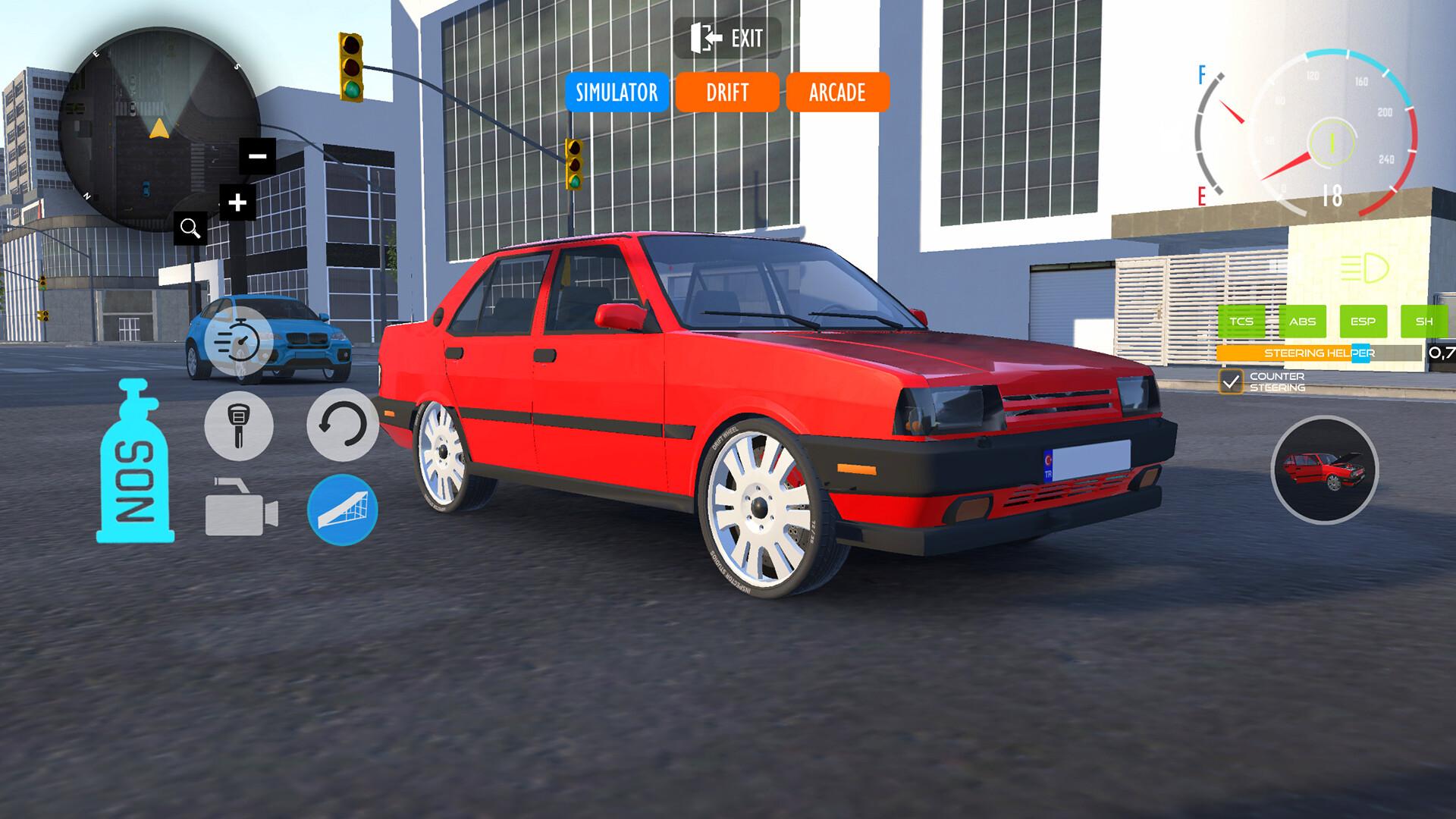Exit the driving session
Image resolution: width=1456 pixels, height=819 pixels.
726,38
